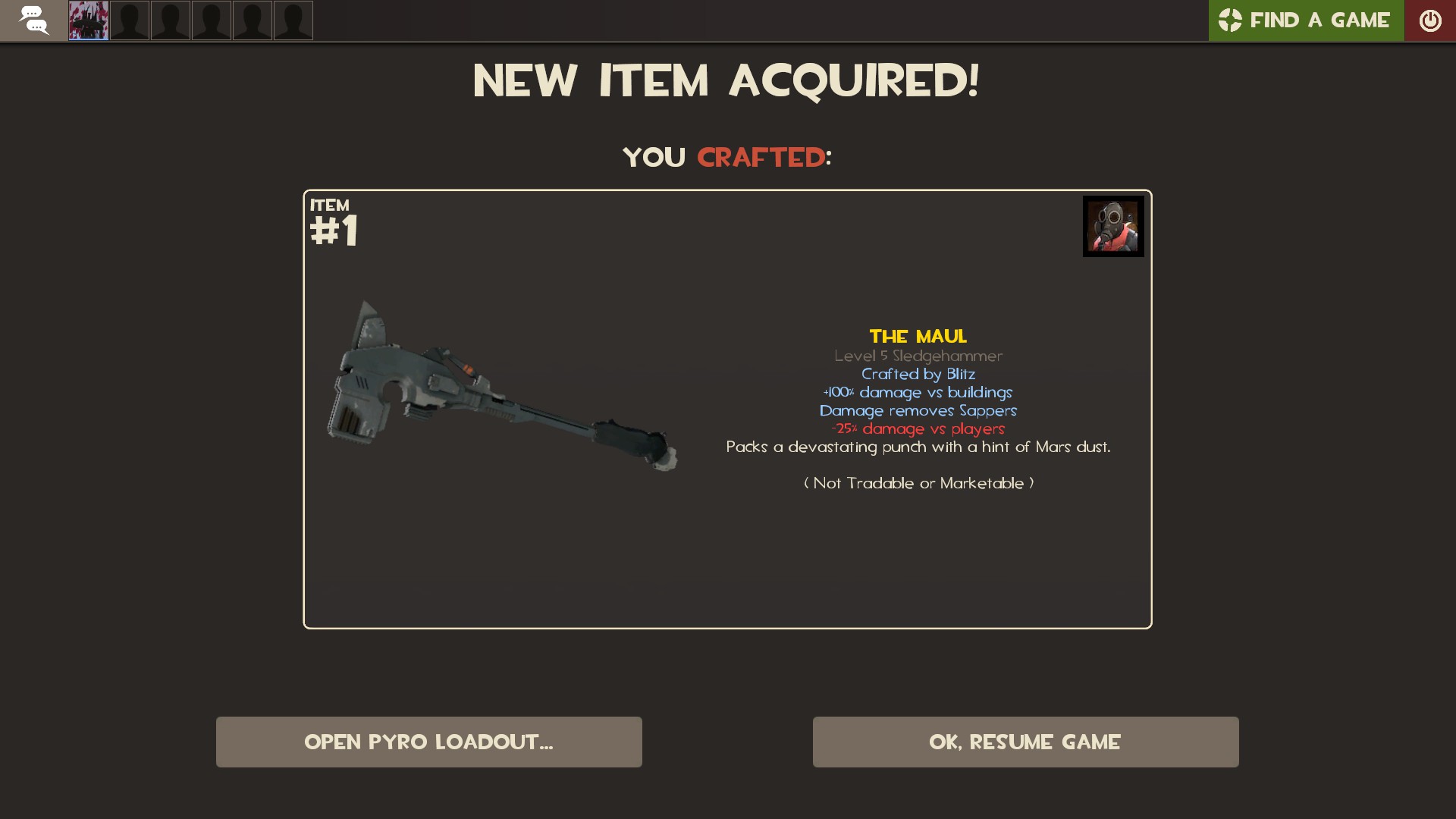1456x819 pixels.
Task: Click the last friend silhouette in the party bar
Action: point(293,20)
